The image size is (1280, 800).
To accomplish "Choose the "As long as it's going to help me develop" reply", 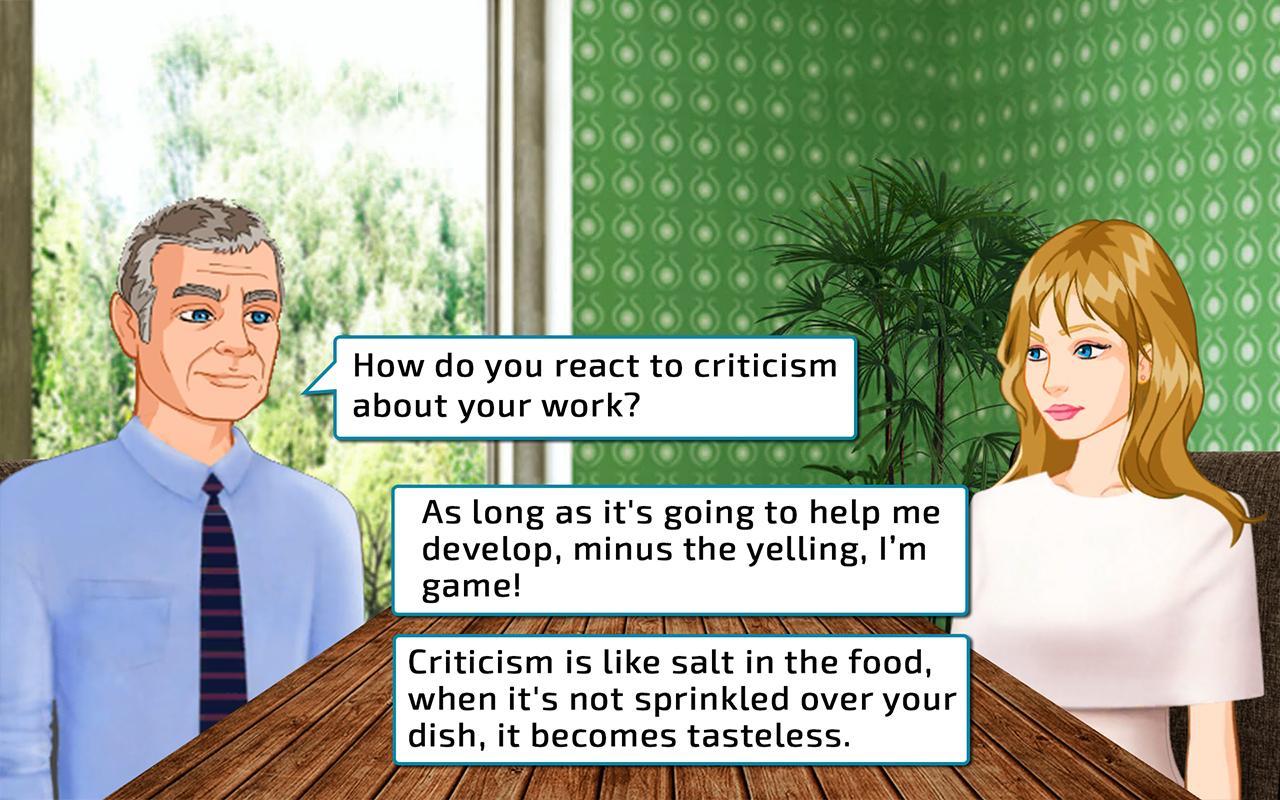I will pyautogui.click(x=680, y=549).
